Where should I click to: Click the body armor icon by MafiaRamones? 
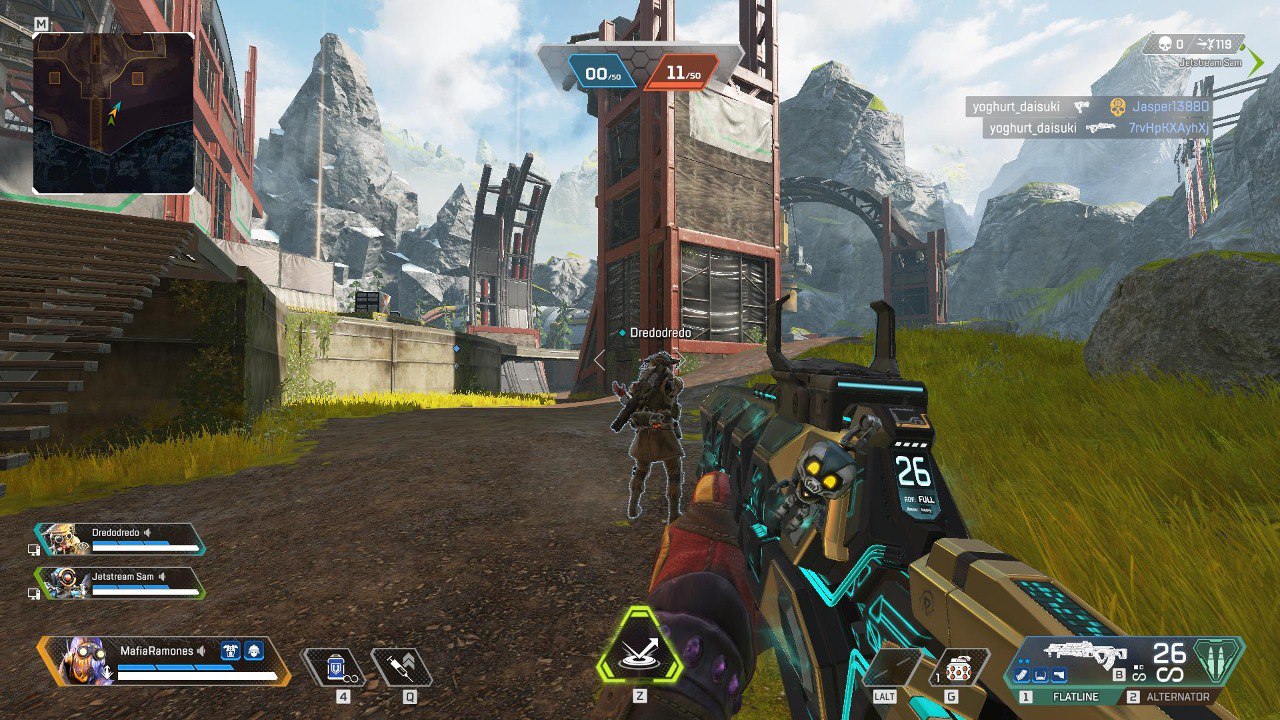pyautogui.click(x=230, y=651)
